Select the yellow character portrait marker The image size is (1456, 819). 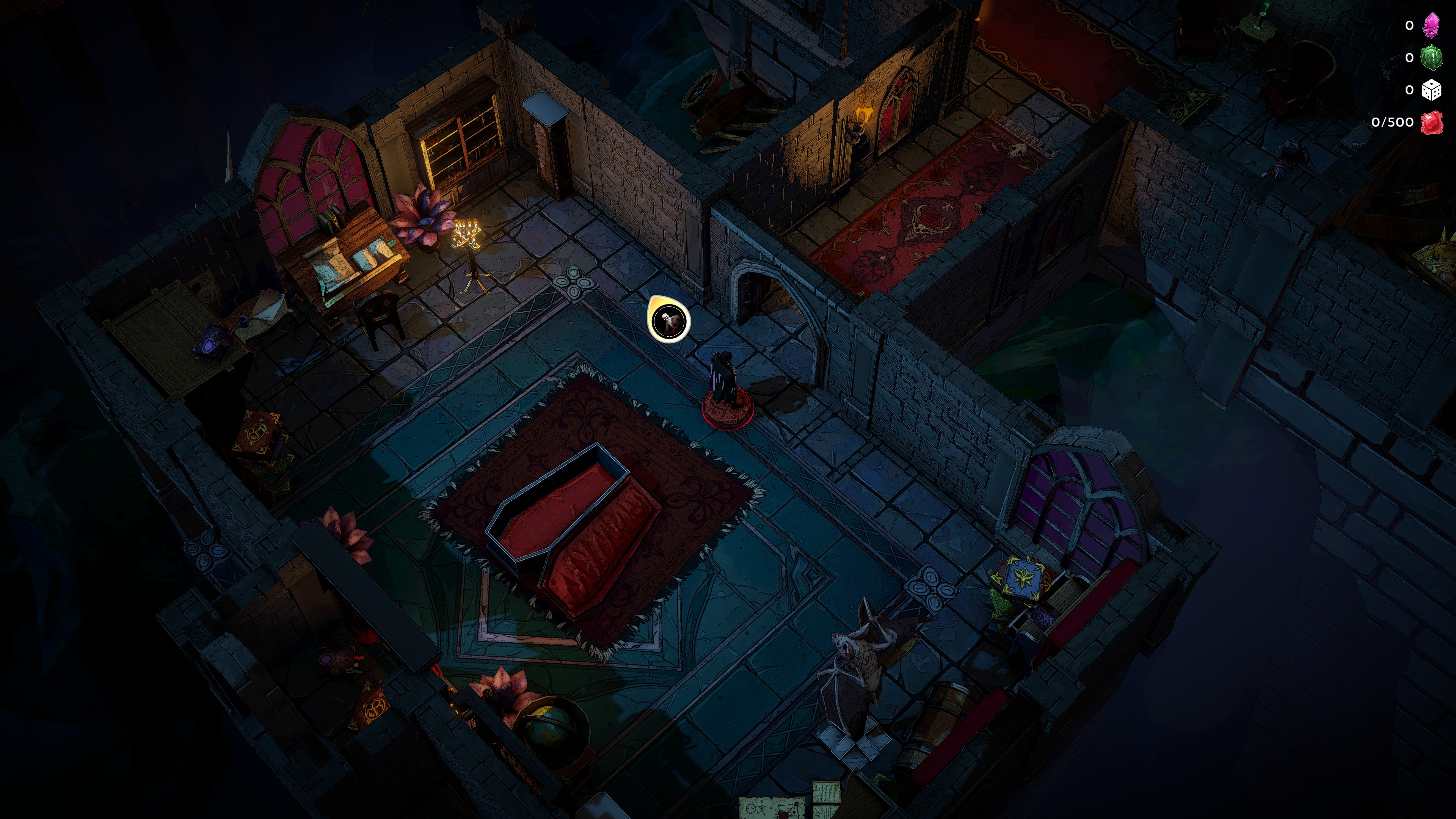(668, 320)
